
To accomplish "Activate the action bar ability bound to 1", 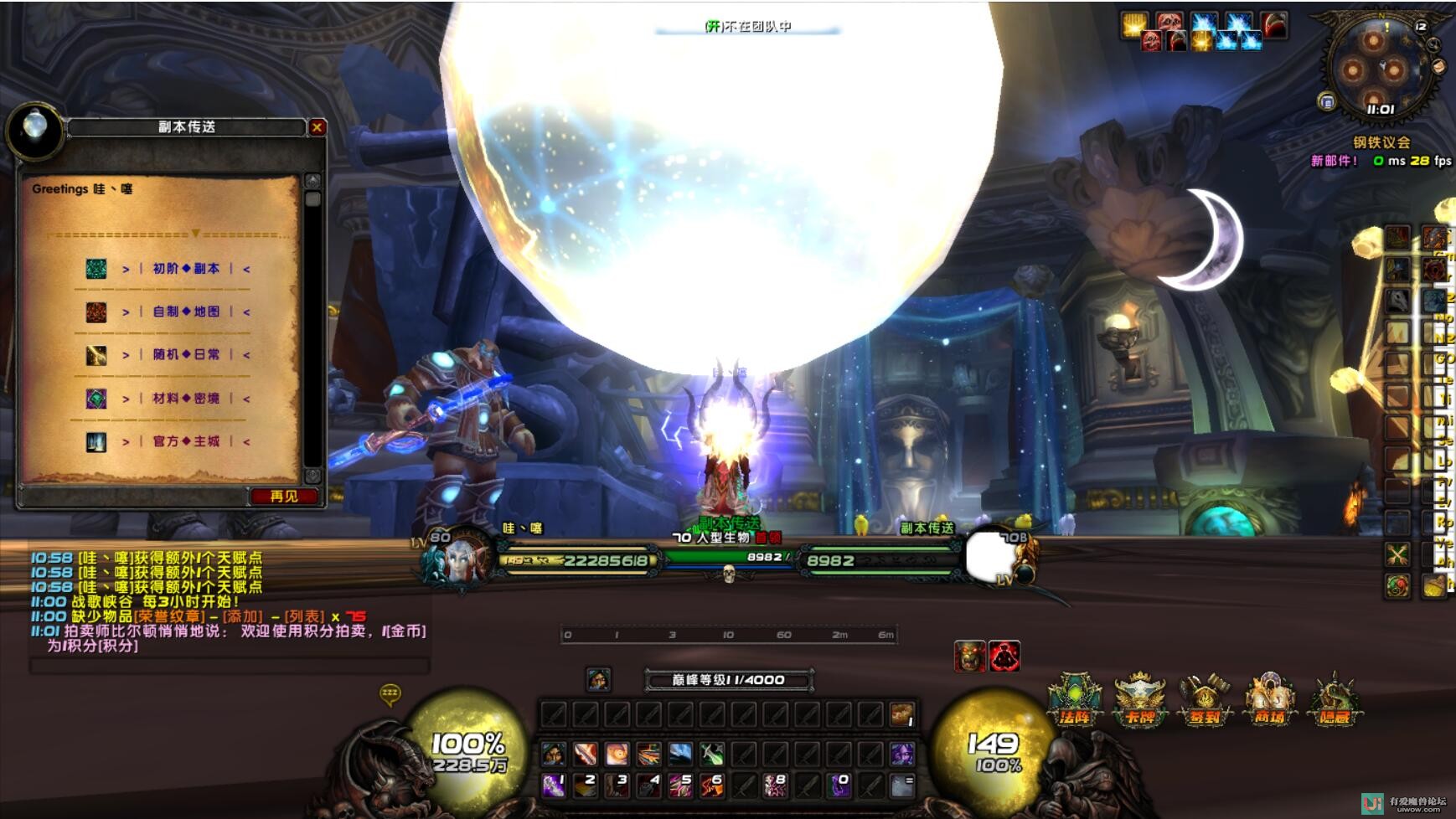I will point(553,786).
